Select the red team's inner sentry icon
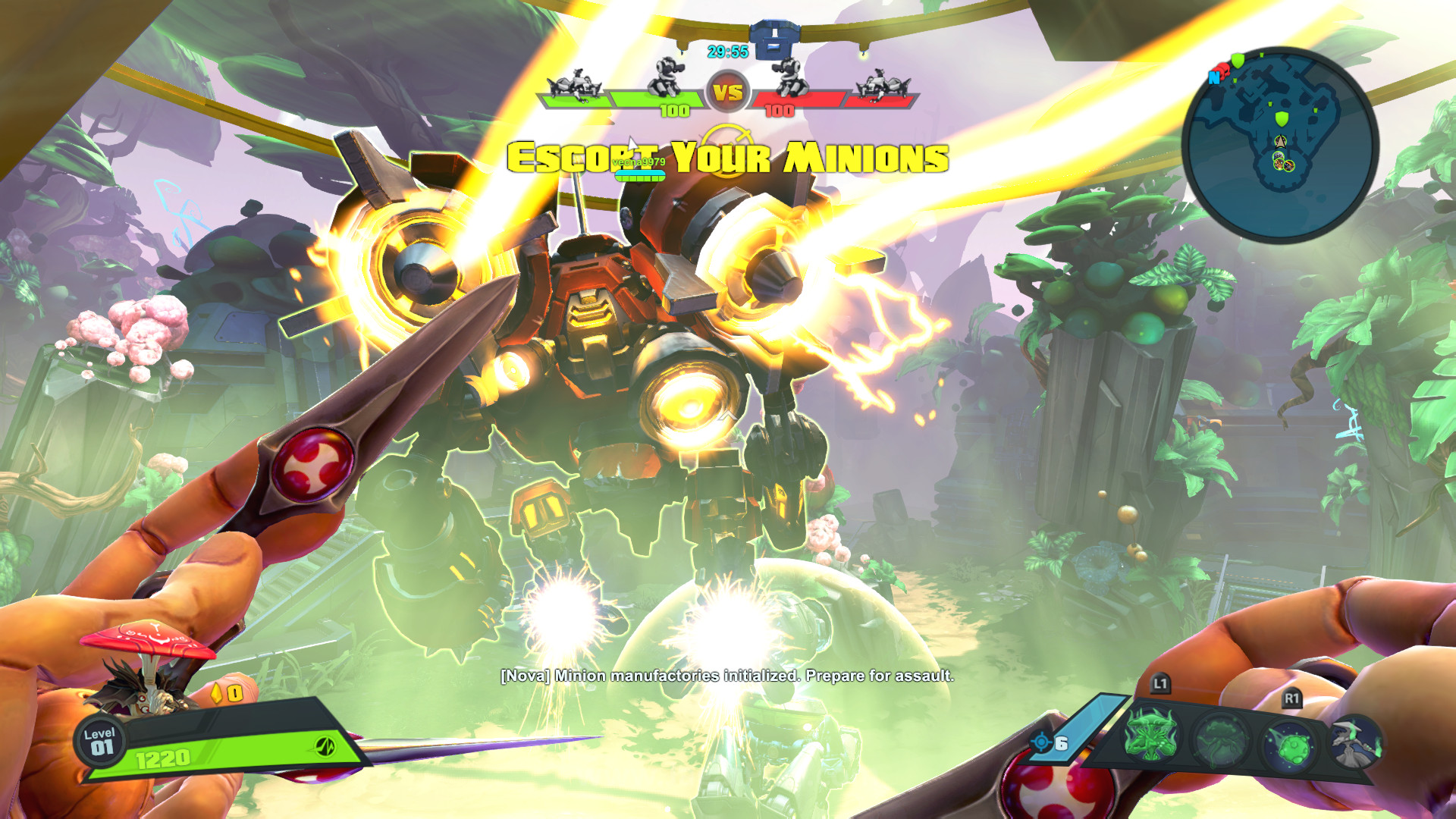 789,77
